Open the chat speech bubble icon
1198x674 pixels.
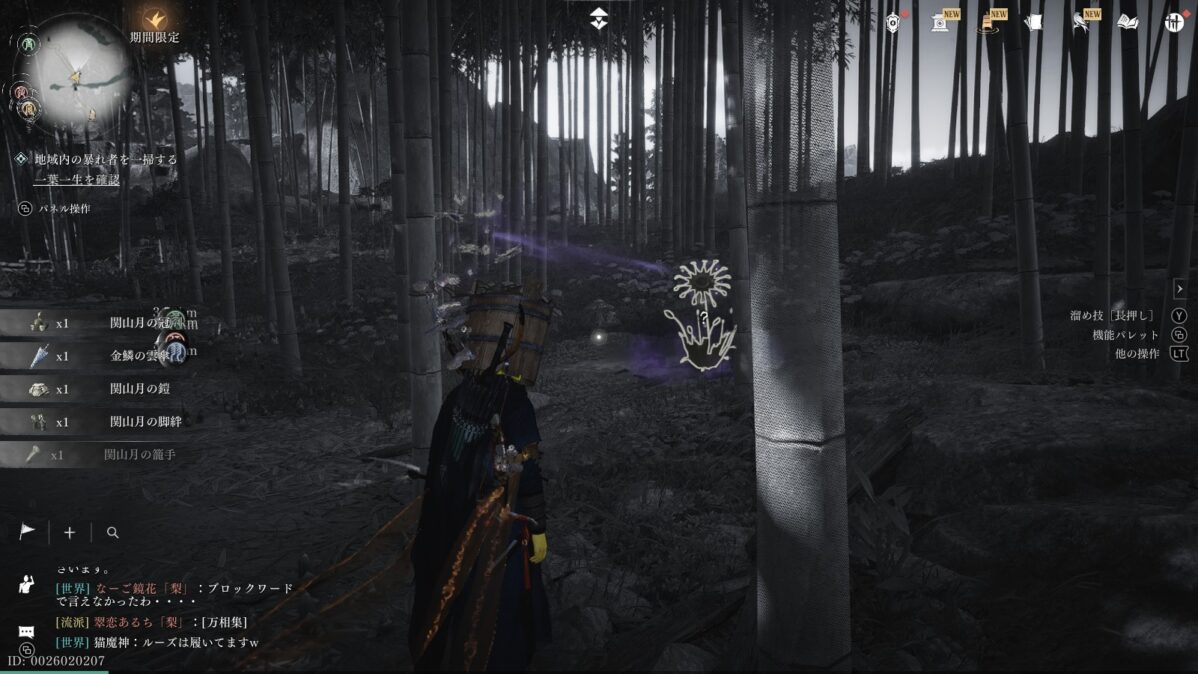pos(27,632)
